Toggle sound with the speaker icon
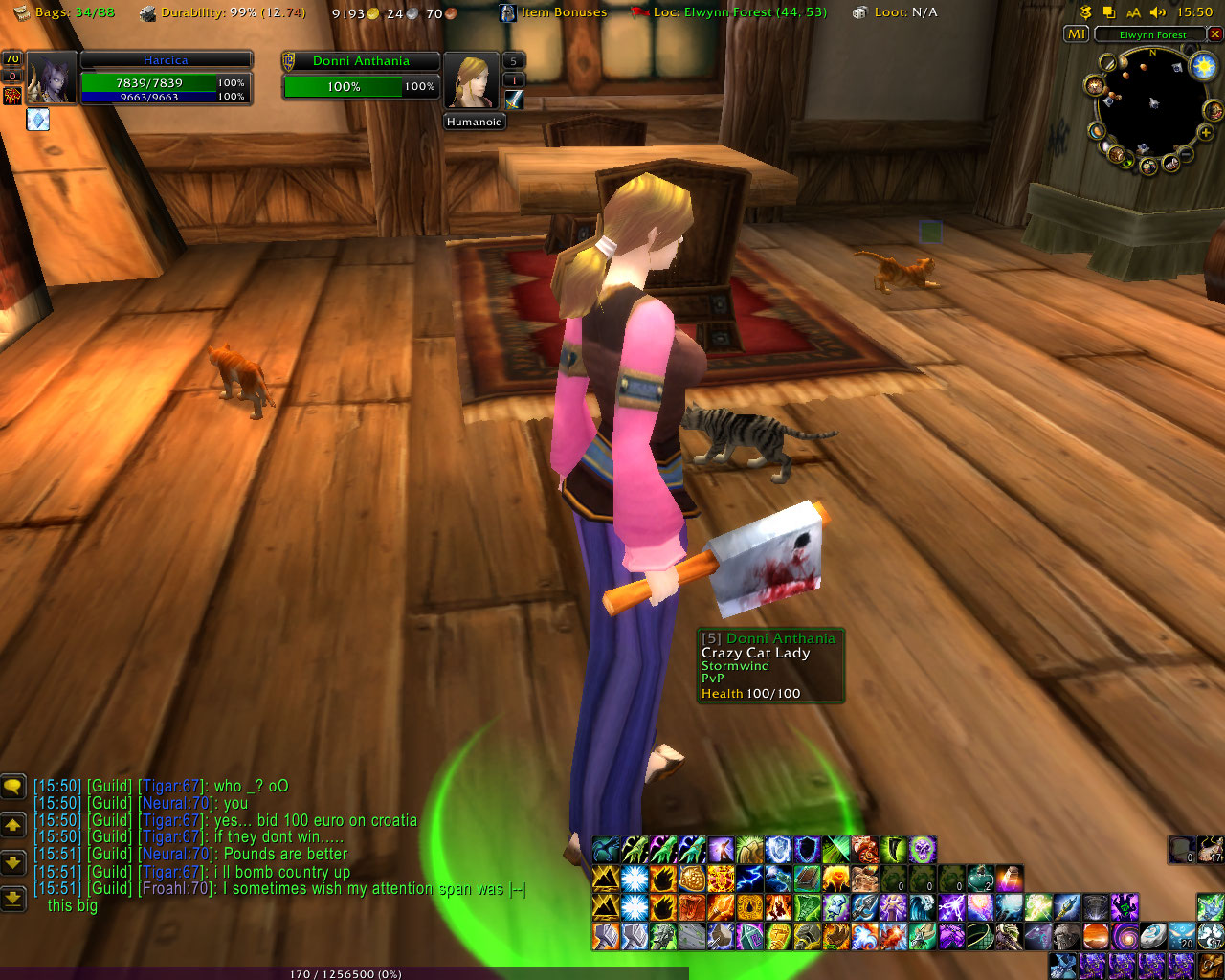The height and width of the screenshot is (980, 1225). (x=1158, y=12)
